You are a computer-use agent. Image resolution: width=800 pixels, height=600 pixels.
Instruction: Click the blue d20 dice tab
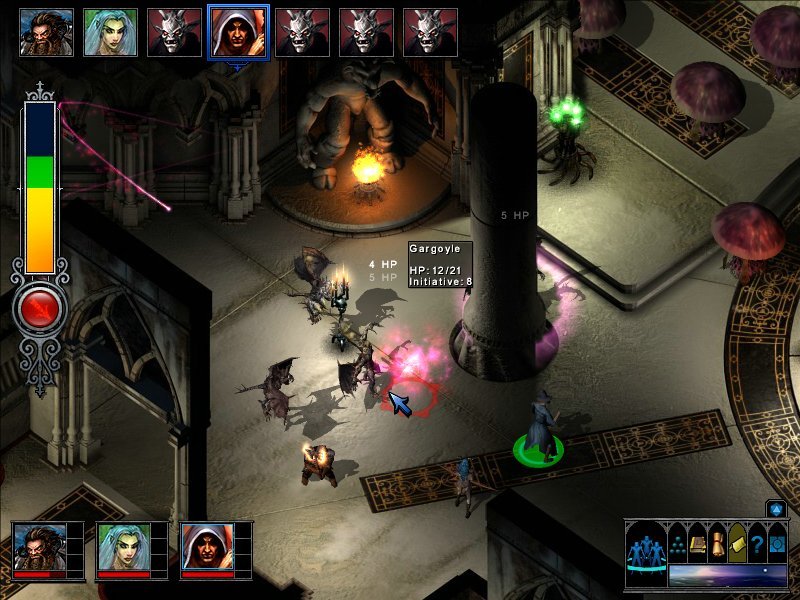pyautogui.click(x=775, y=509)
